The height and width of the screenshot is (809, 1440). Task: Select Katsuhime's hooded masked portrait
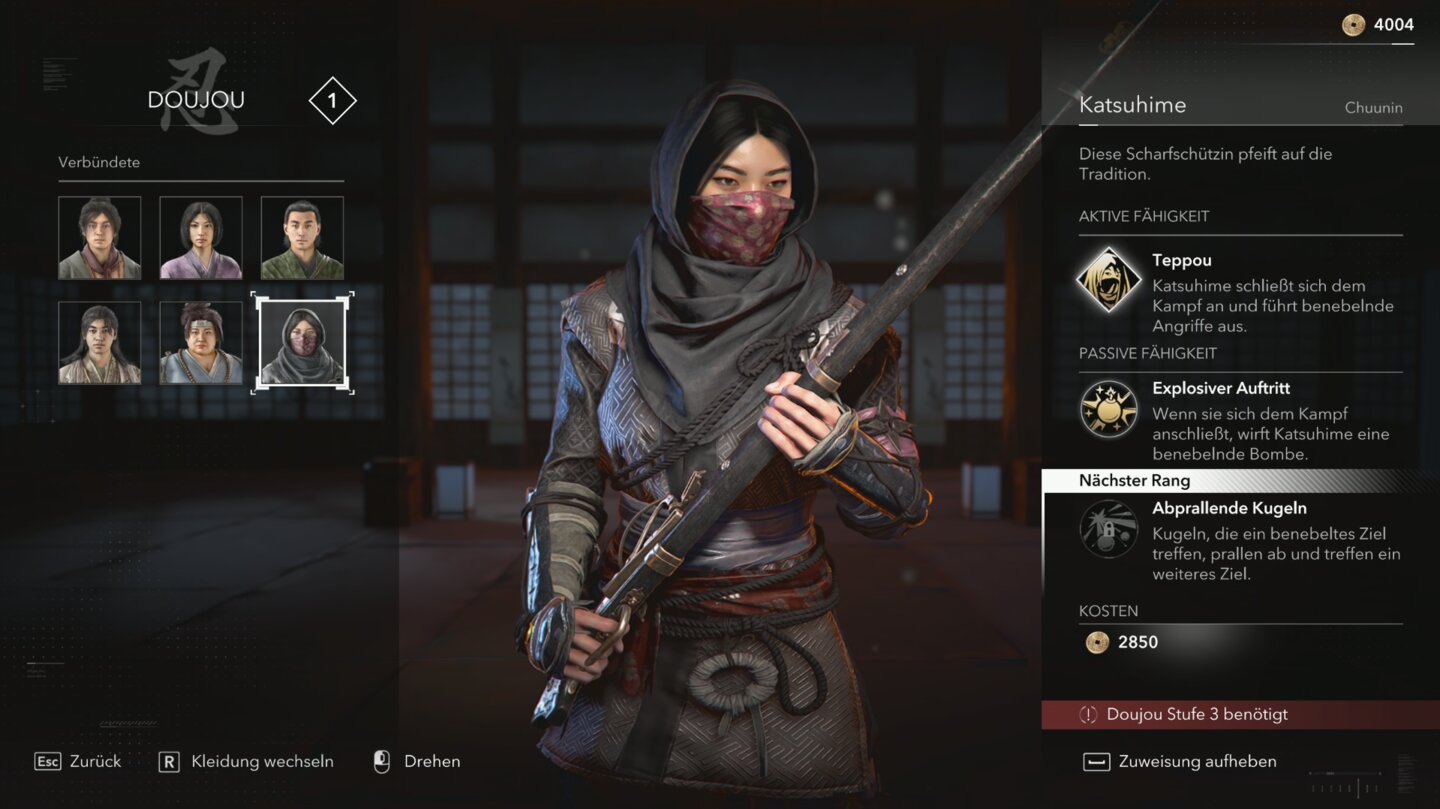pos(302,342)
